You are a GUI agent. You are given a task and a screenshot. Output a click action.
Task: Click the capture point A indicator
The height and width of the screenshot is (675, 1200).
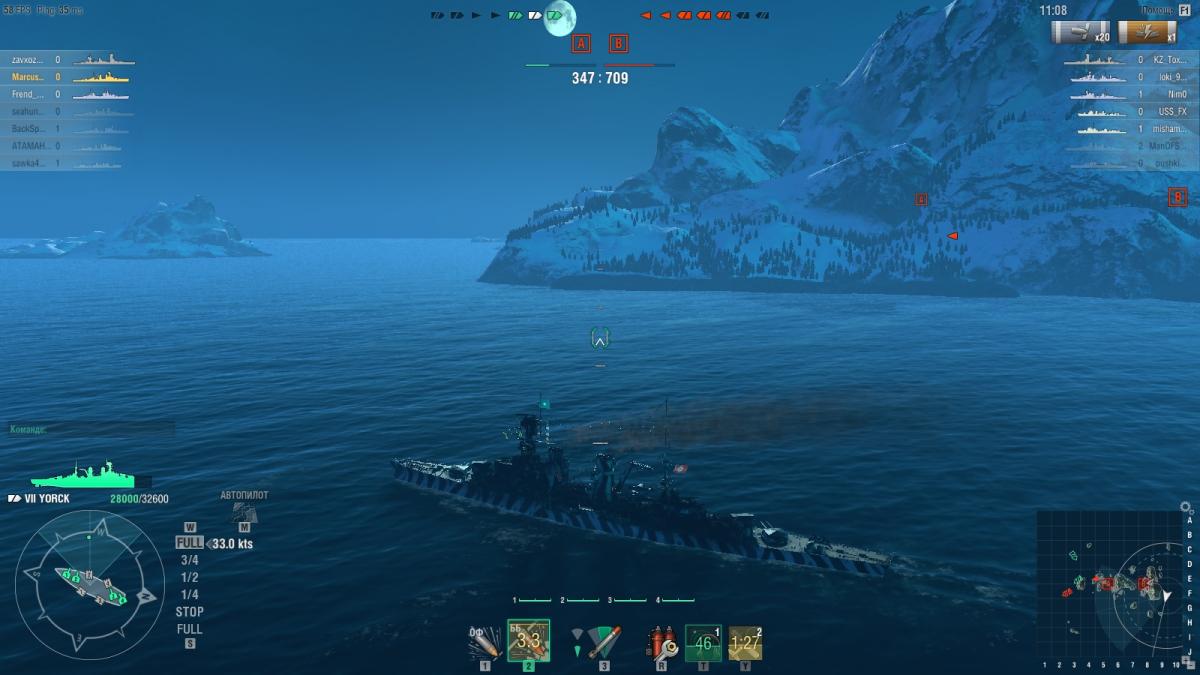[582, 43]
